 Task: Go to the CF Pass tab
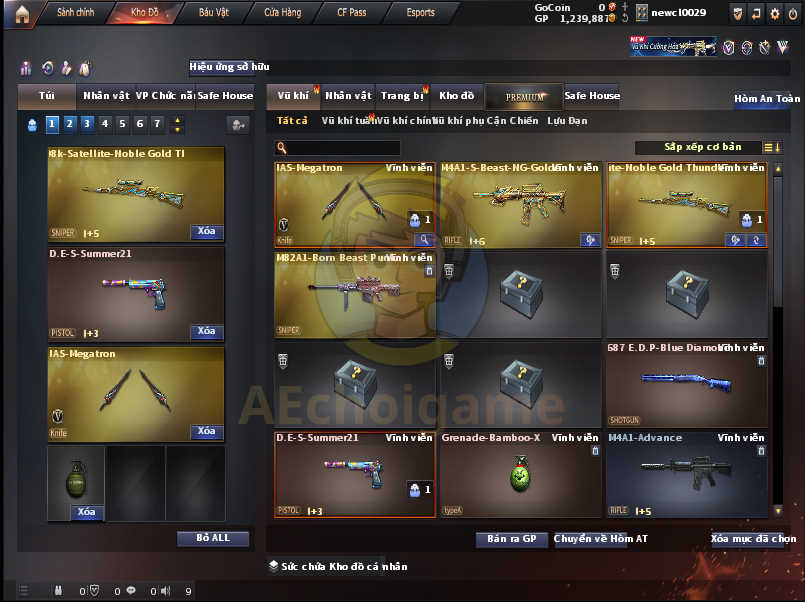pos(350,13)
